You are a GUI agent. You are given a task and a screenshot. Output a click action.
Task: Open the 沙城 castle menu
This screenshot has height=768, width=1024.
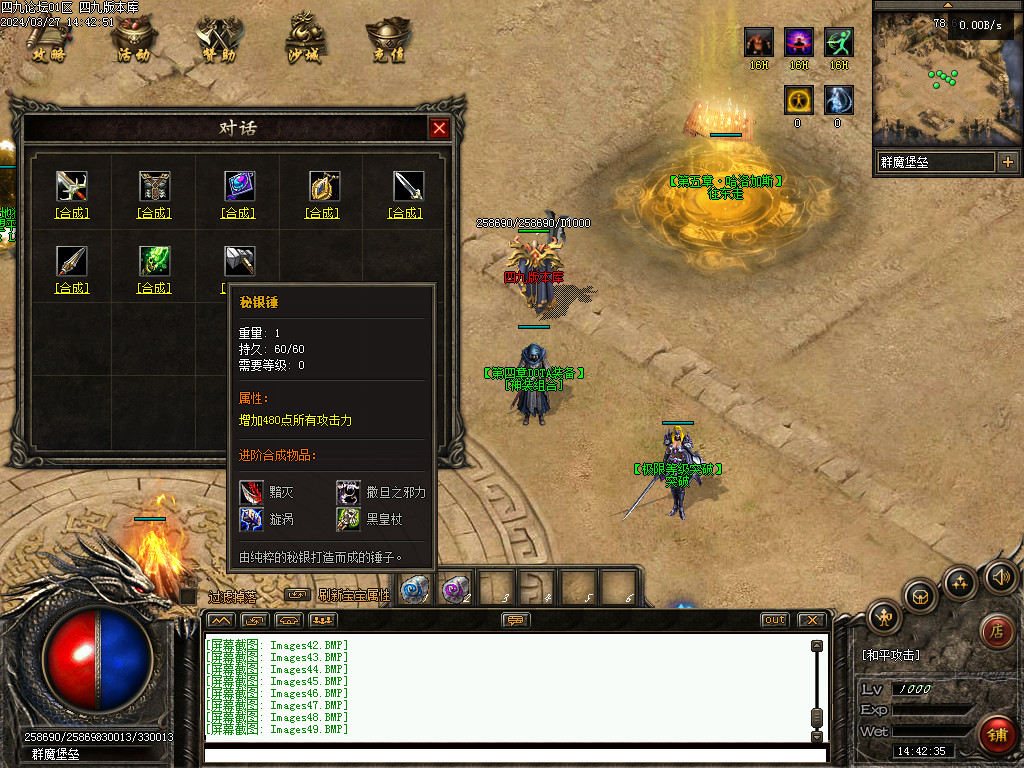click(305, 40)
